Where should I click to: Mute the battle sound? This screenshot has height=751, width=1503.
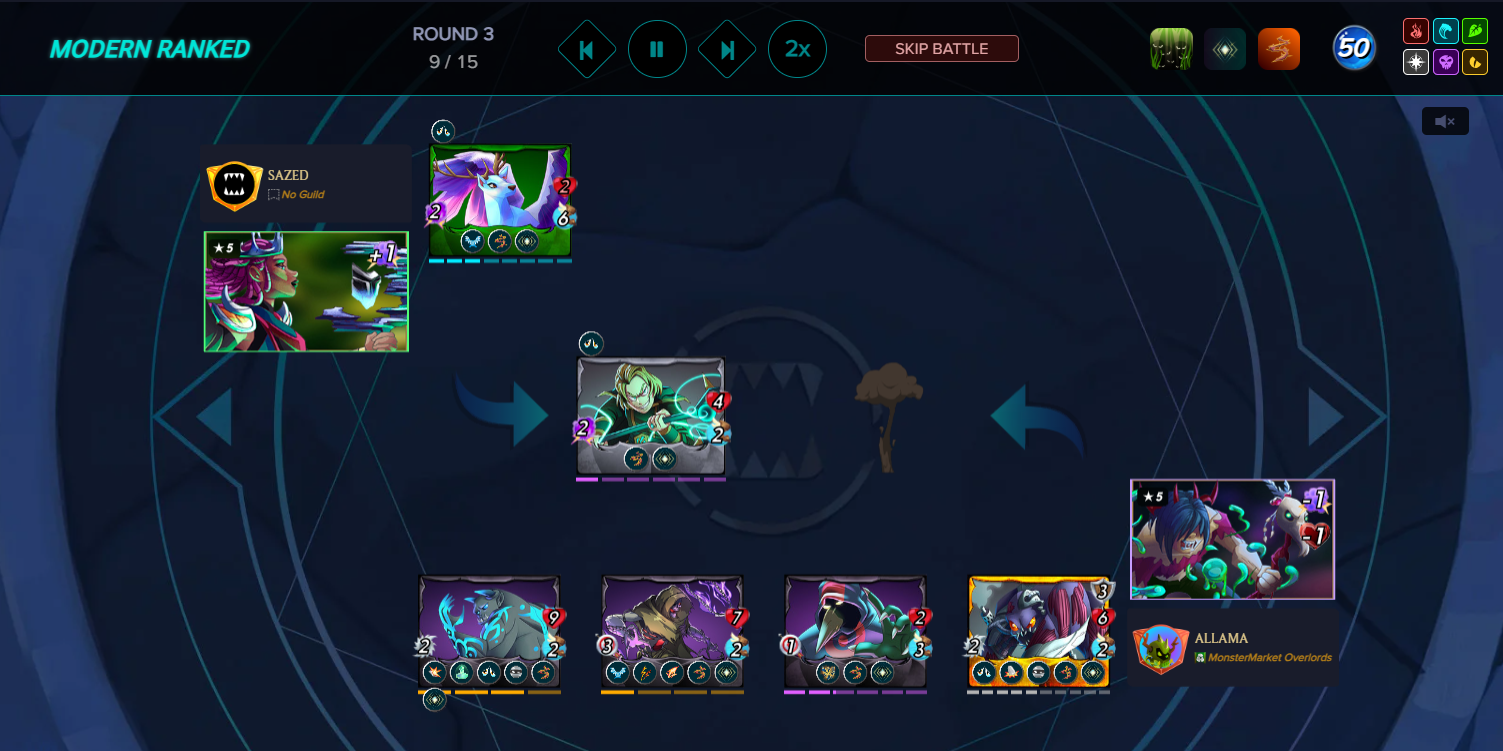pyautogui.click(x=1445, y=120)
